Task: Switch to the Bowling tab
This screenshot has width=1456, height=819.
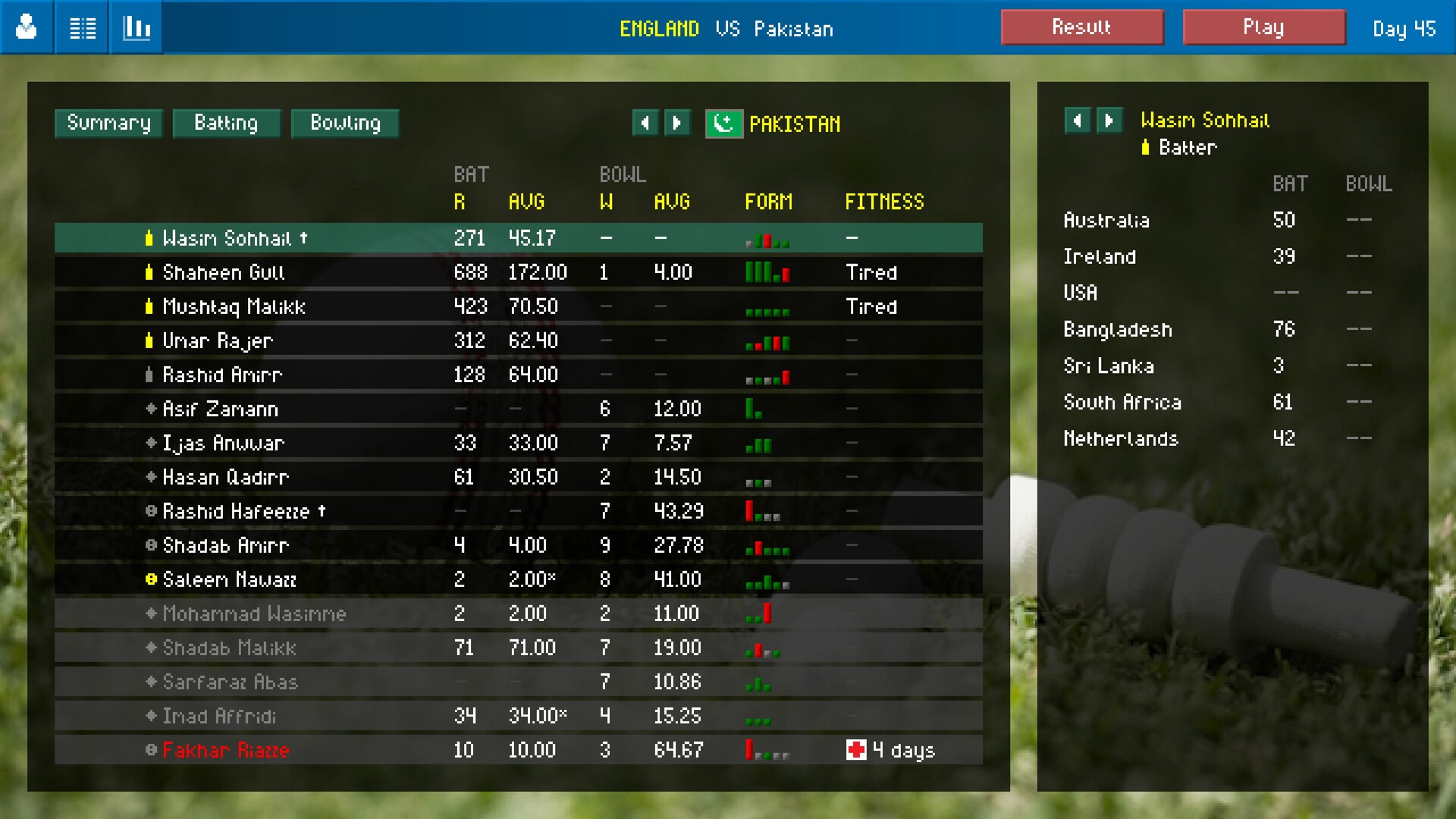Action: (345, 123)
